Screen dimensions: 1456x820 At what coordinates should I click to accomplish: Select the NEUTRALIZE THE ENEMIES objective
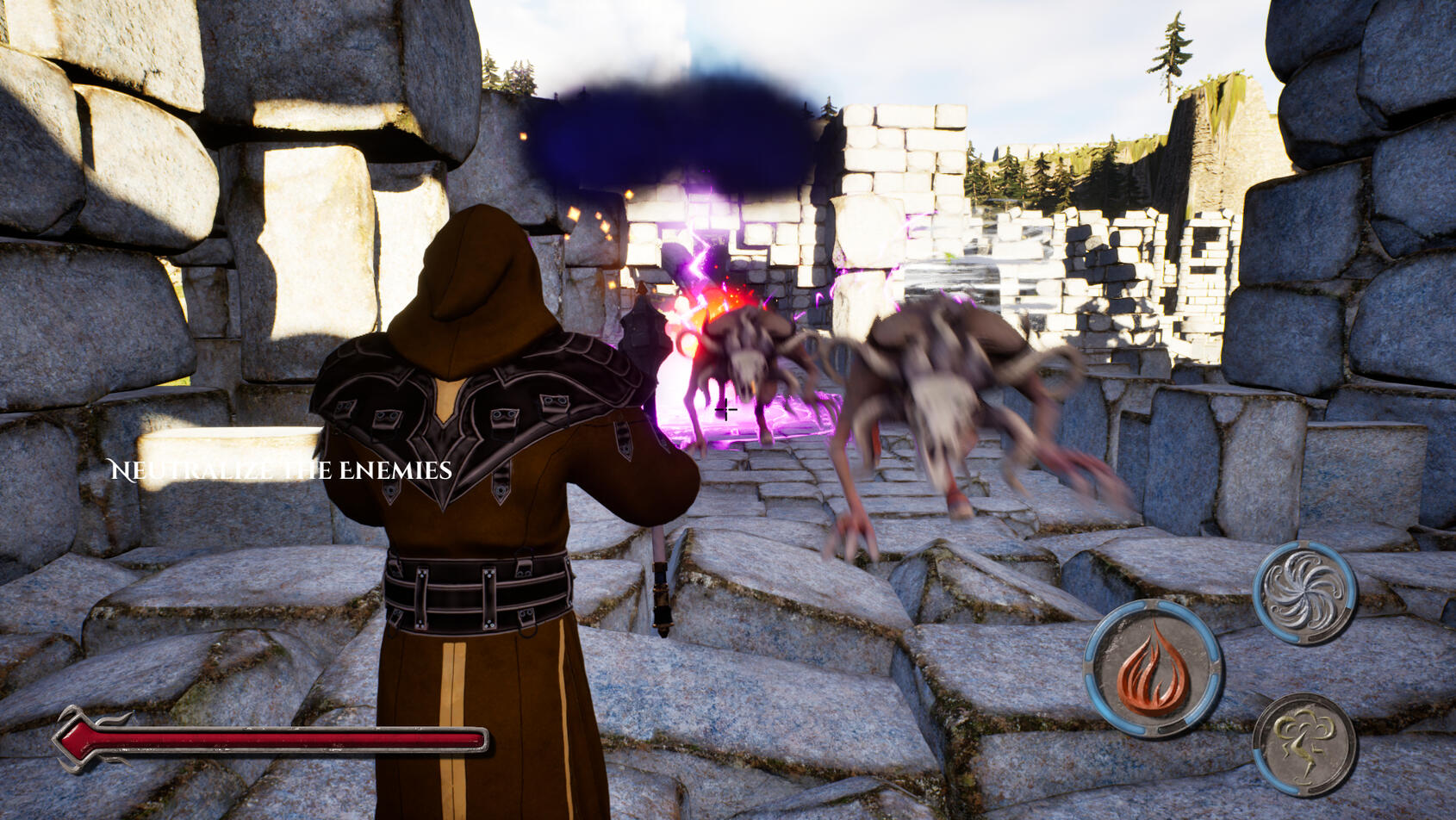point(280,471)
